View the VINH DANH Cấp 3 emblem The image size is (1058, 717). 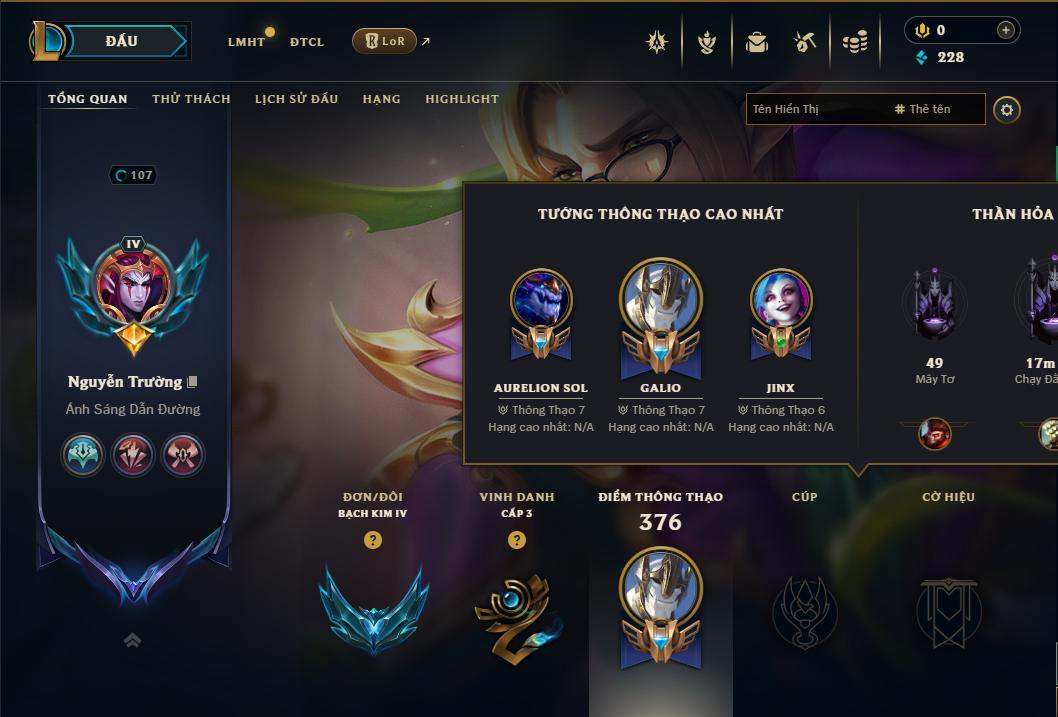(516, 610)
